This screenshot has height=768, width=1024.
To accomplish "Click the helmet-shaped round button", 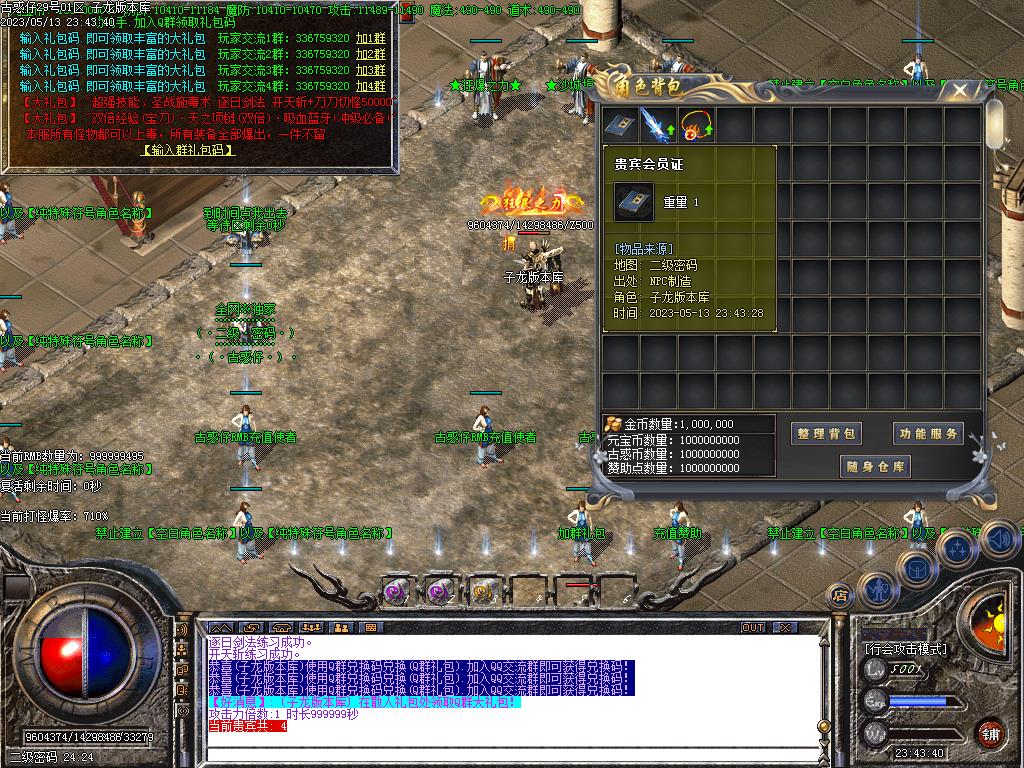I will tap(915, 568).
